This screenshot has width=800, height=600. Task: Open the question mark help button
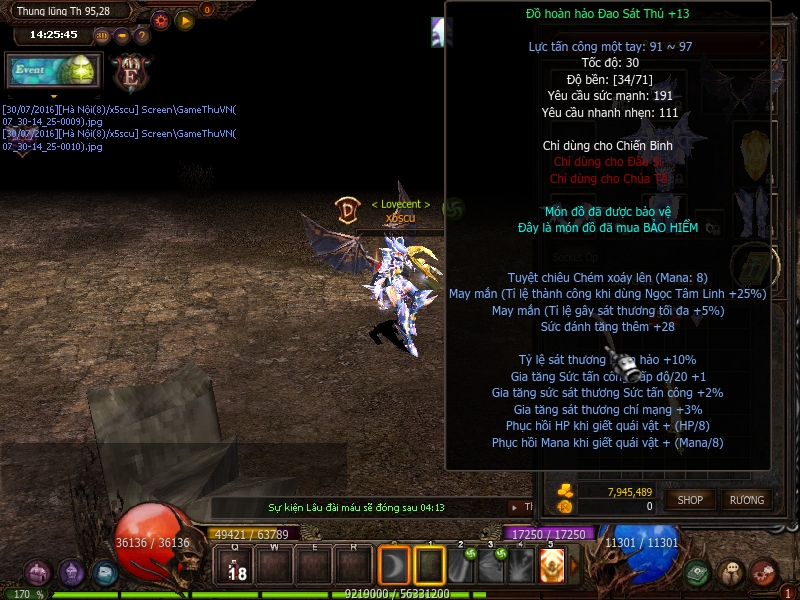pyautogui.click(x=141, y=35)
